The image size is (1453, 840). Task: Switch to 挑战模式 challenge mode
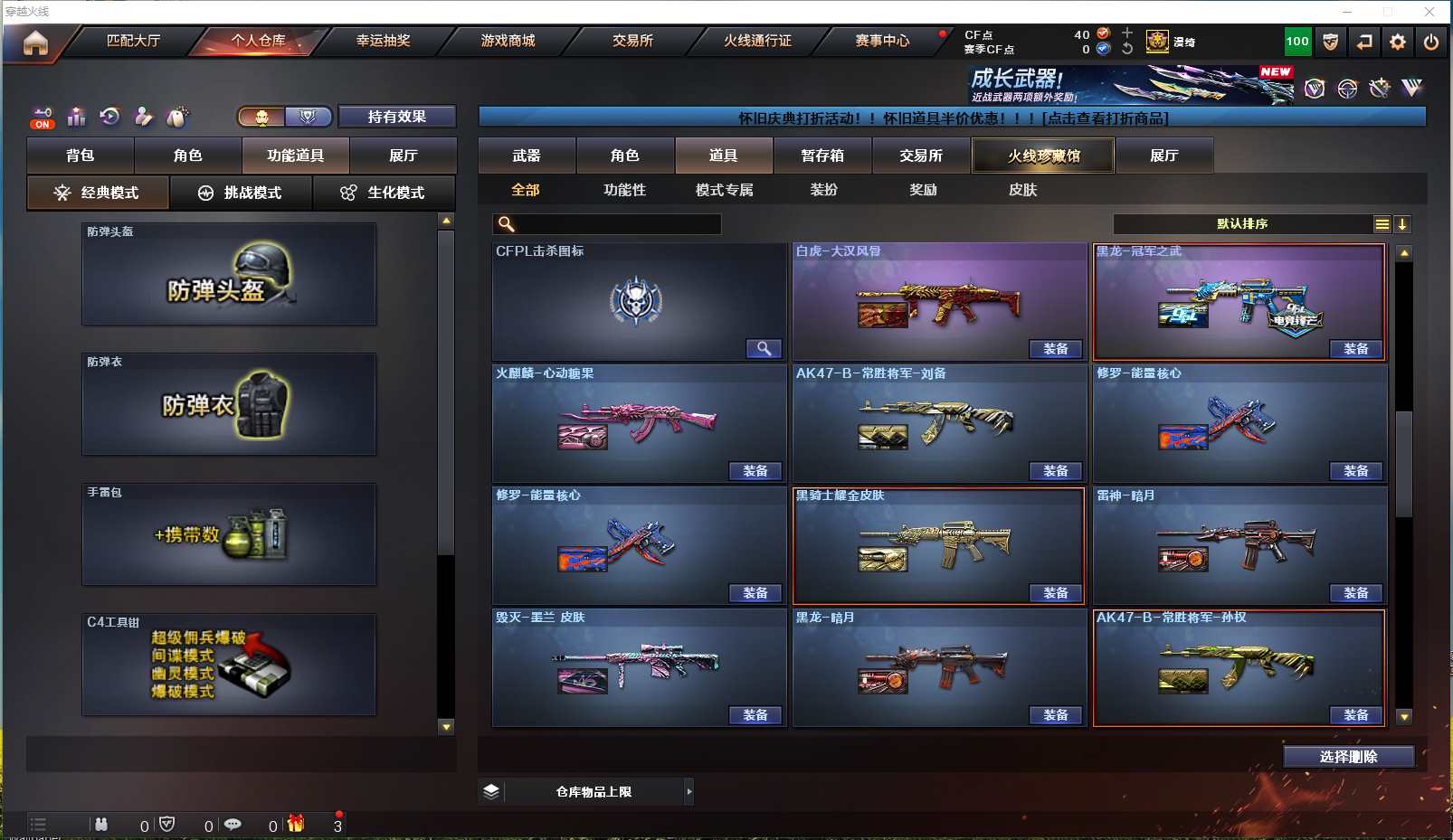click(x=241, y=193)
